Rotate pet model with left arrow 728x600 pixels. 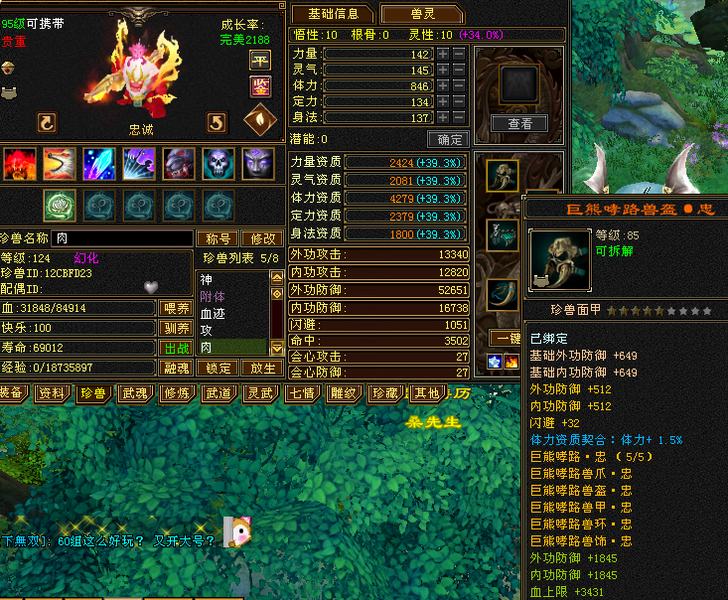pos(46,123)
